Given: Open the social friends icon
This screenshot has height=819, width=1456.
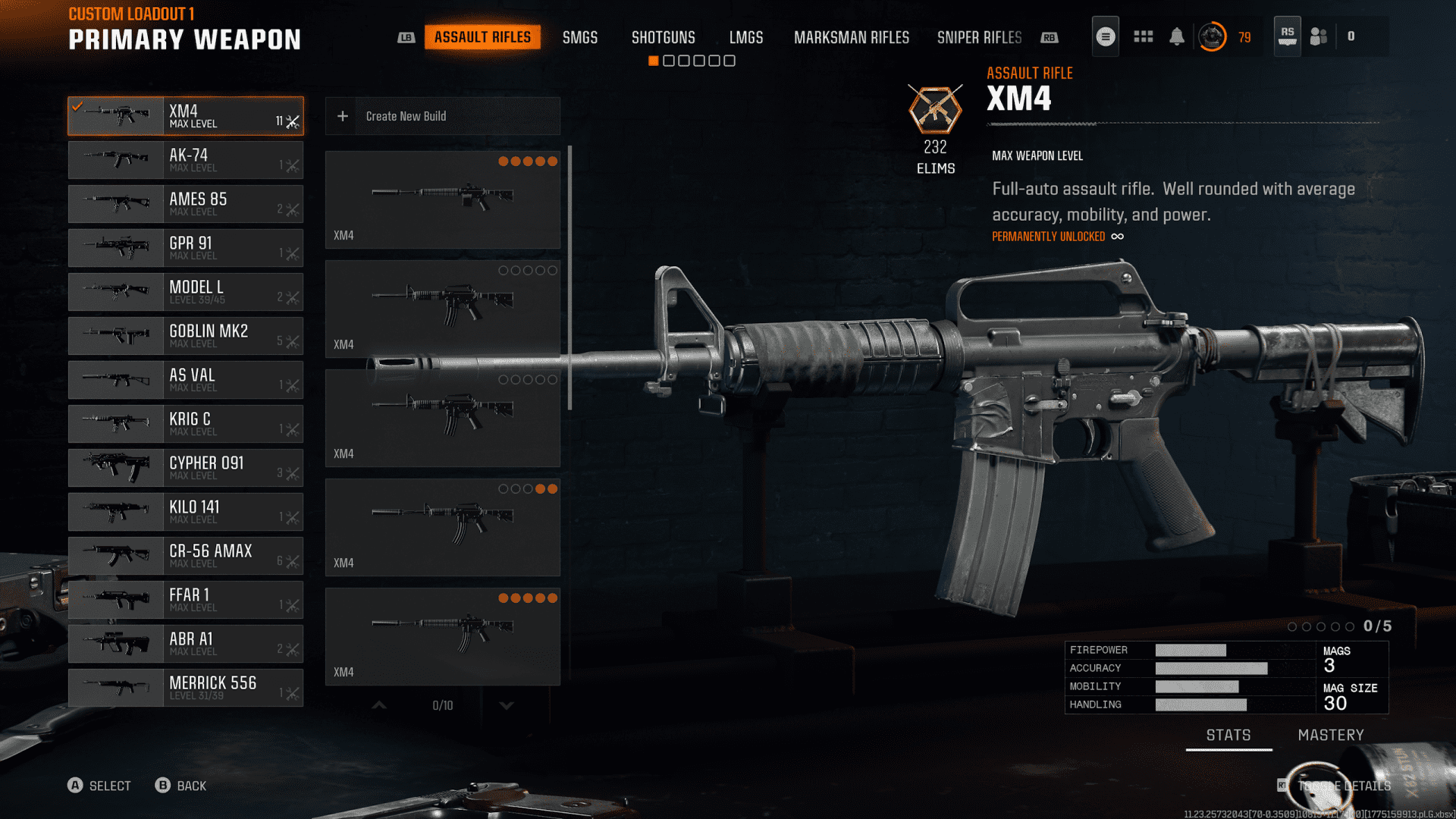Looking at the screenshot, I should [1319, 36].
